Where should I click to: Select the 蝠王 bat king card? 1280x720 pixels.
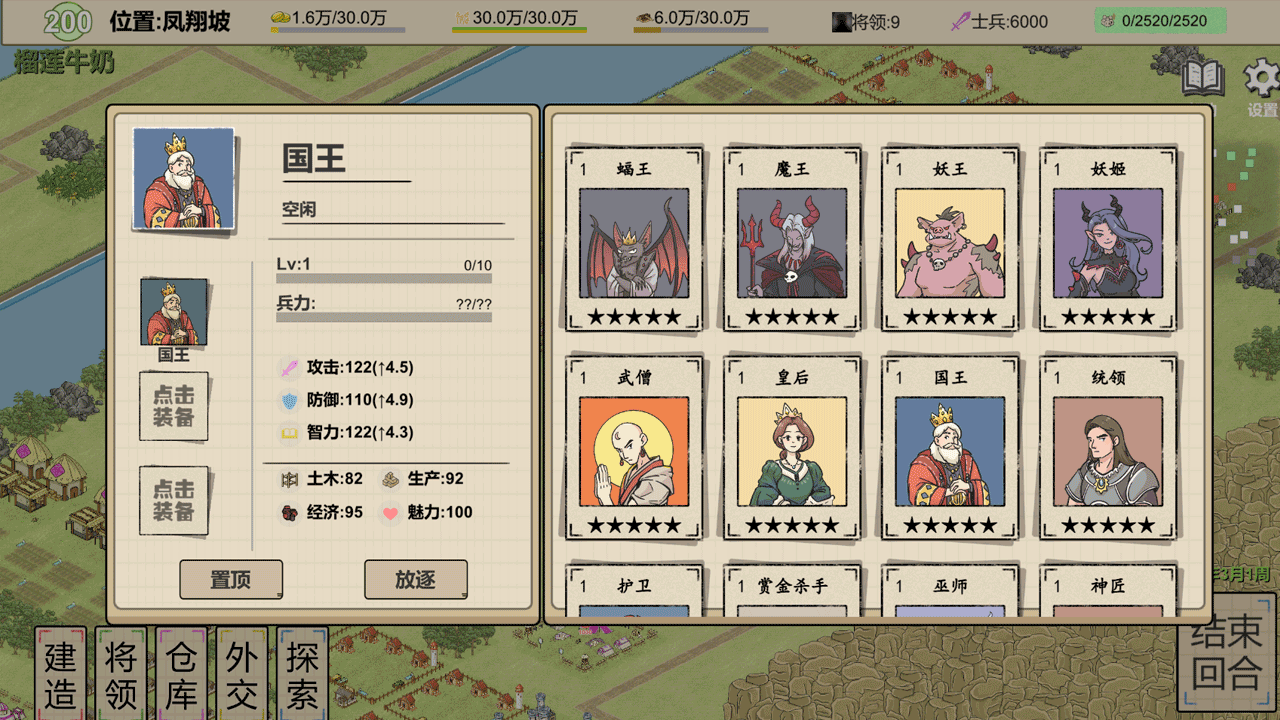click(634, 241)
